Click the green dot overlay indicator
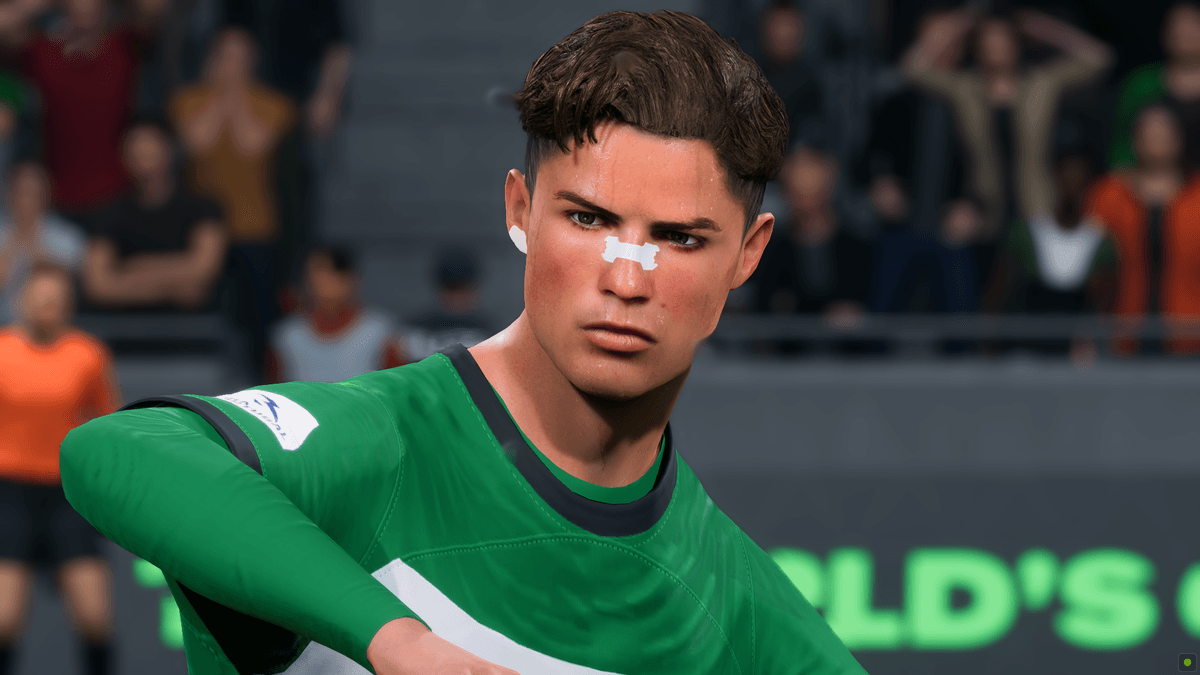The width and height of the screenshot is (1200, 675). click(1187, 662)
